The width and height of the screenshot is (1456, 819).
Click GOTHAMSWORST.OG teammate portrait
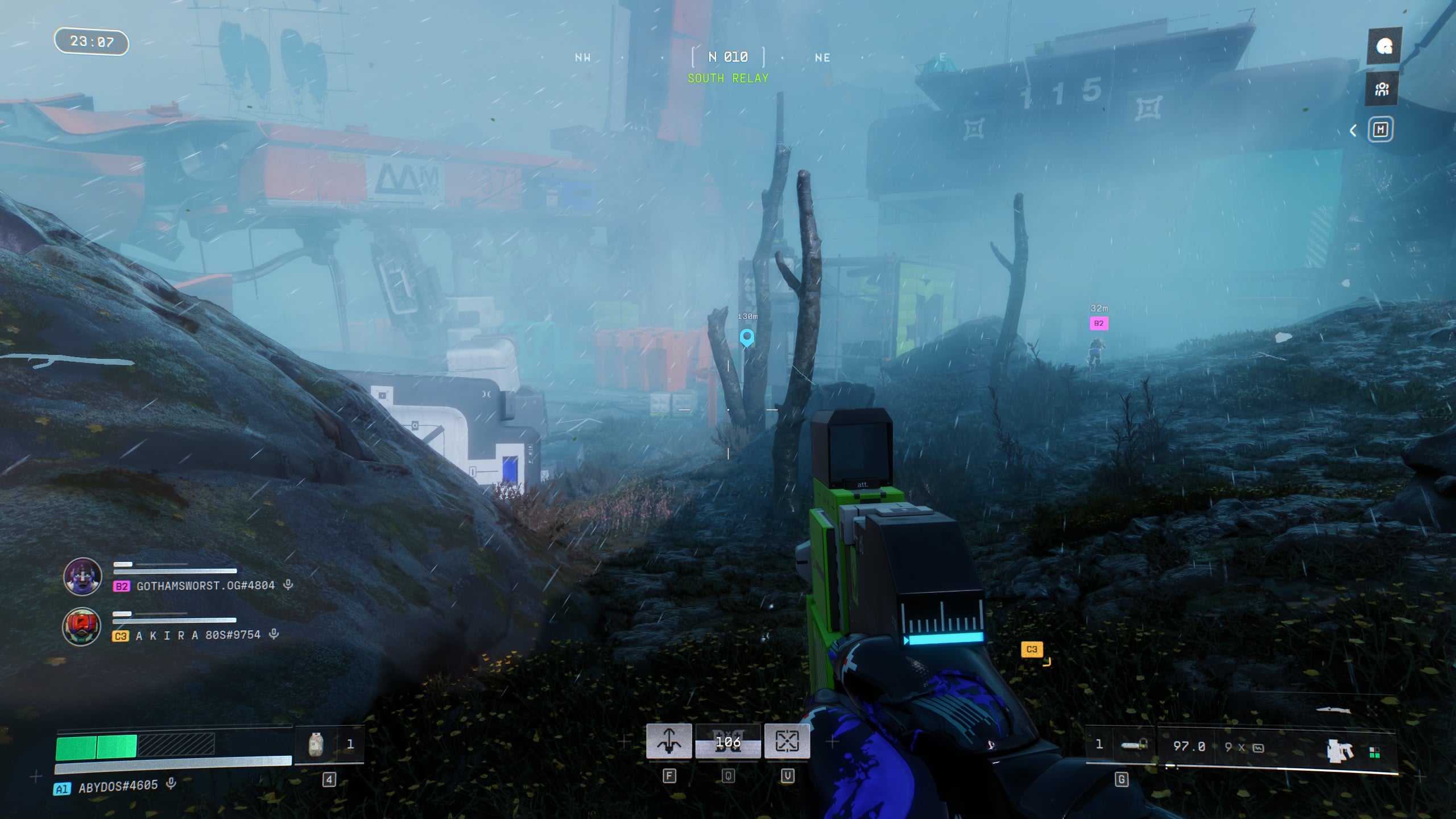coord(83,577)
